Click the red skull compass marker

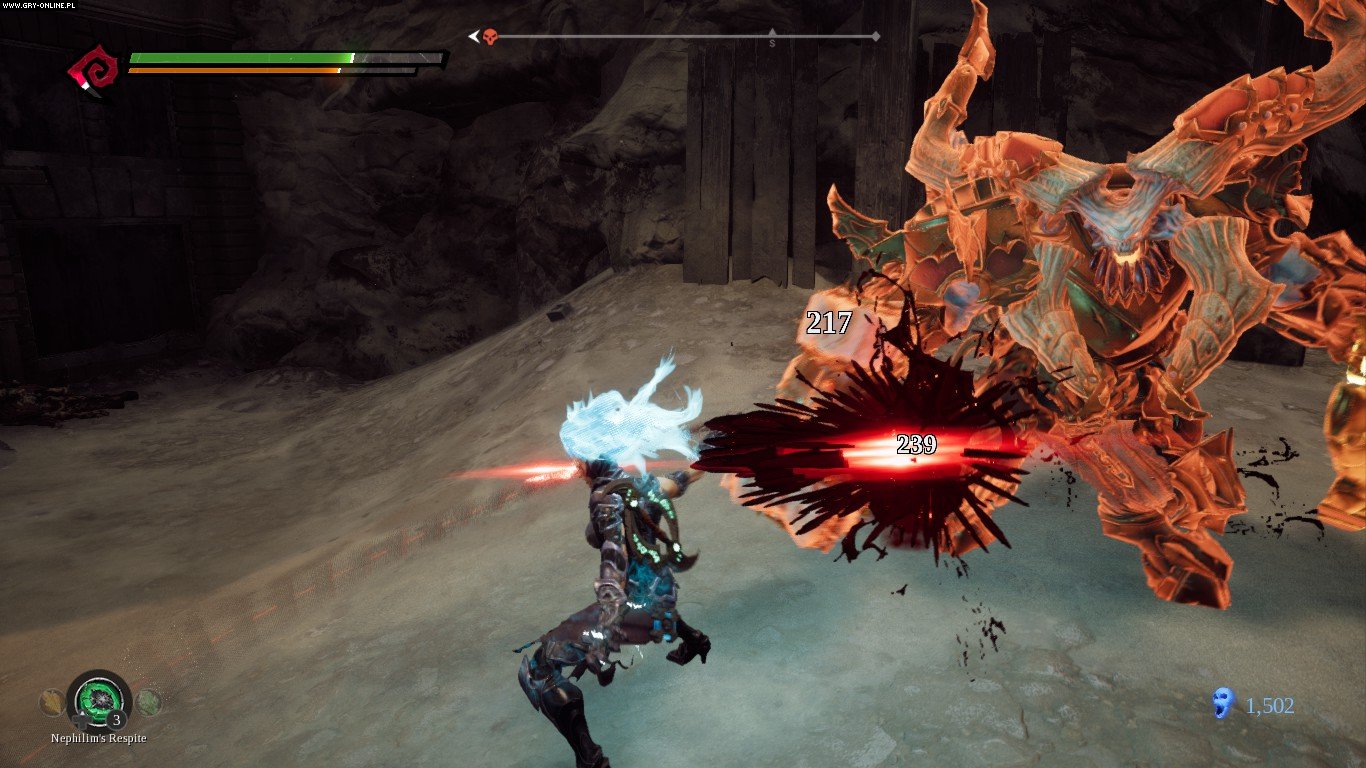[x=490, y=37]
